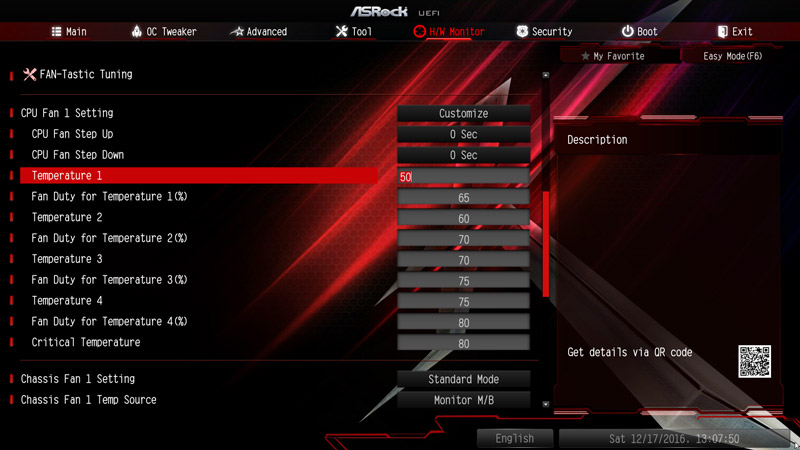Launch FAN-Tastic Tuning utility
The image size is (800, 450).
pyautogui.click(x=84, y=74)
